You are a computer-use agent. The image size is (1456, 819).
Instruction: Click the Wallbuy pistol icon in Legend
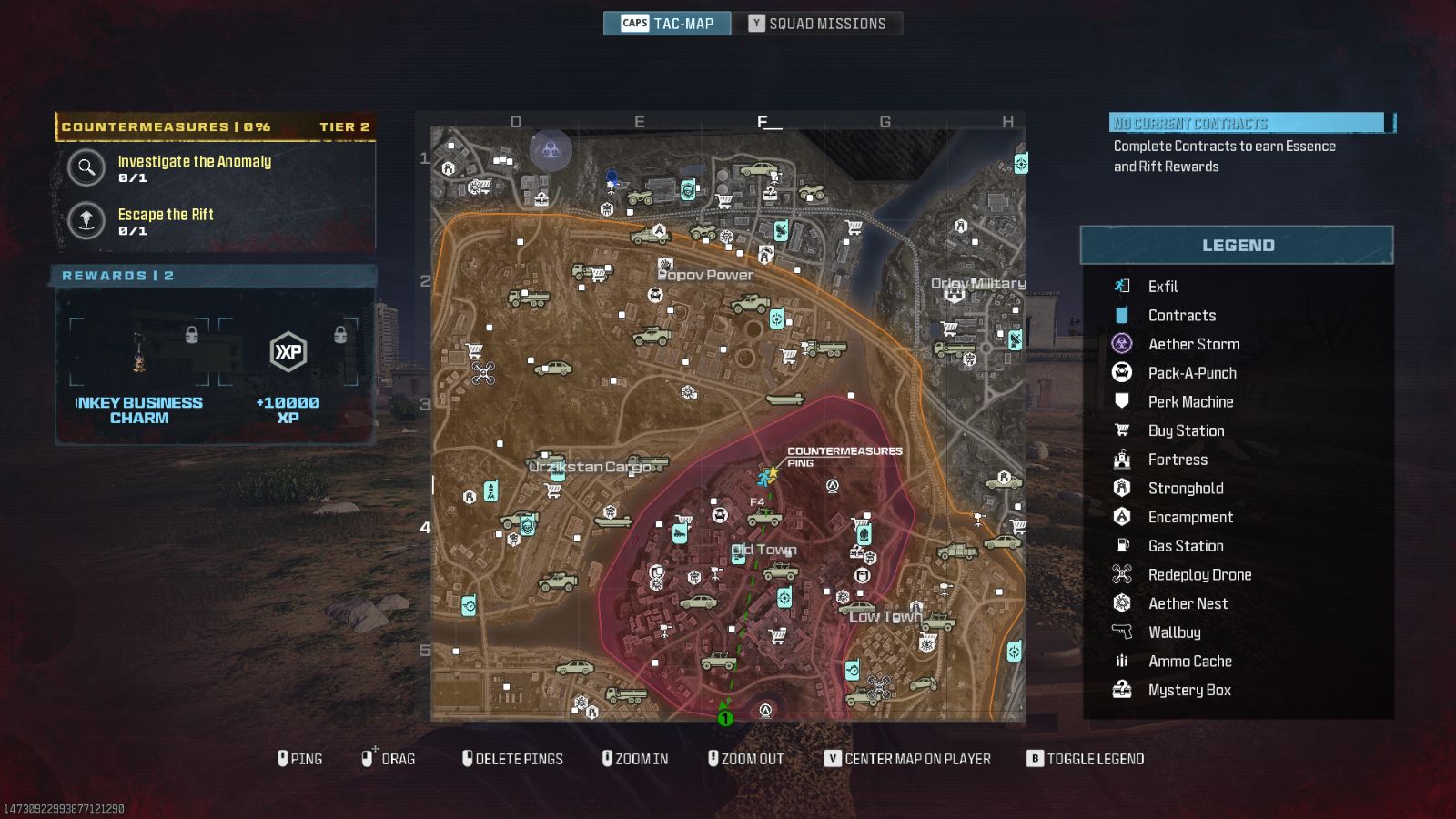pyautogui.click(x=1125, y=632)
